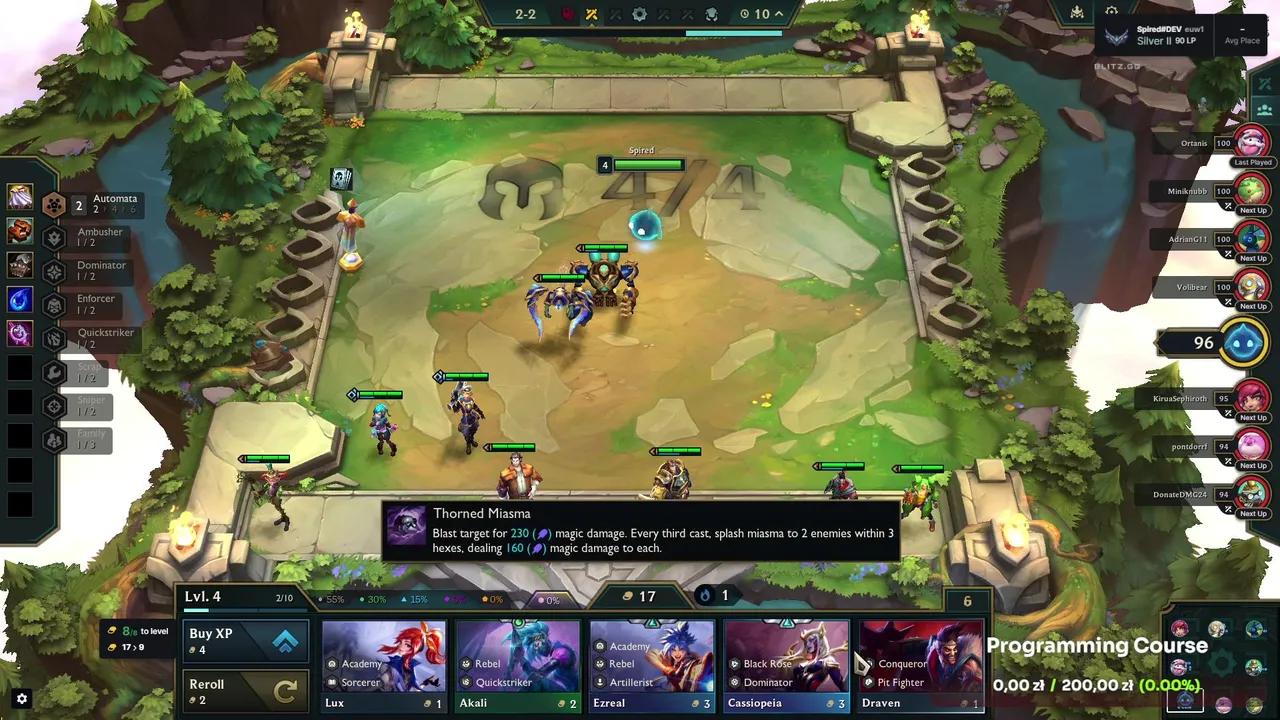Open the scouting spatula icon in the top bar
The width and height of the screenshot is (1280, 720).
point(710,14)
